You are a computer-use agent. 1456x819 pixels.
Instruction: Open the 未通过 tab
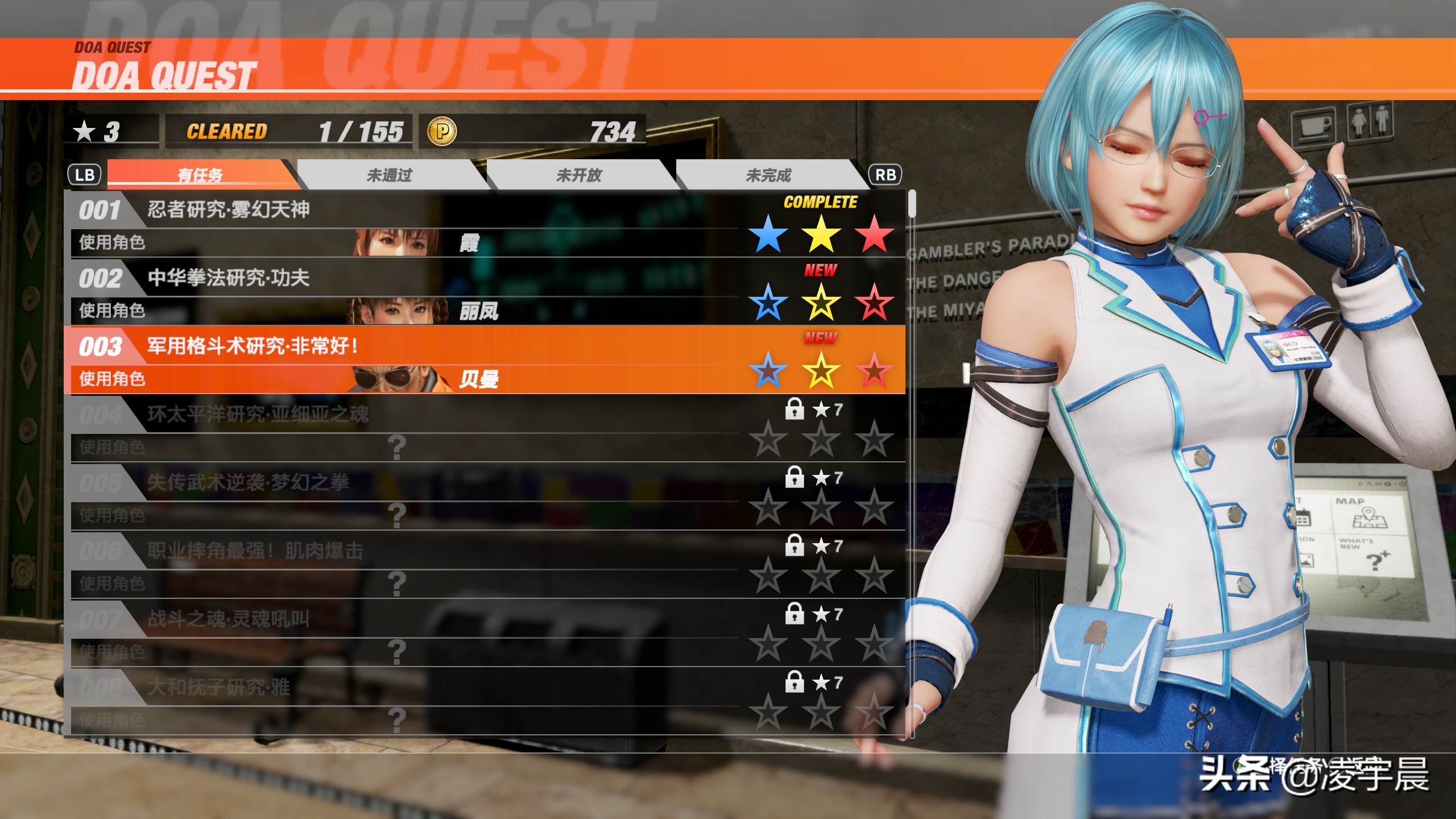pyautogui.click(x=390, y=175)
